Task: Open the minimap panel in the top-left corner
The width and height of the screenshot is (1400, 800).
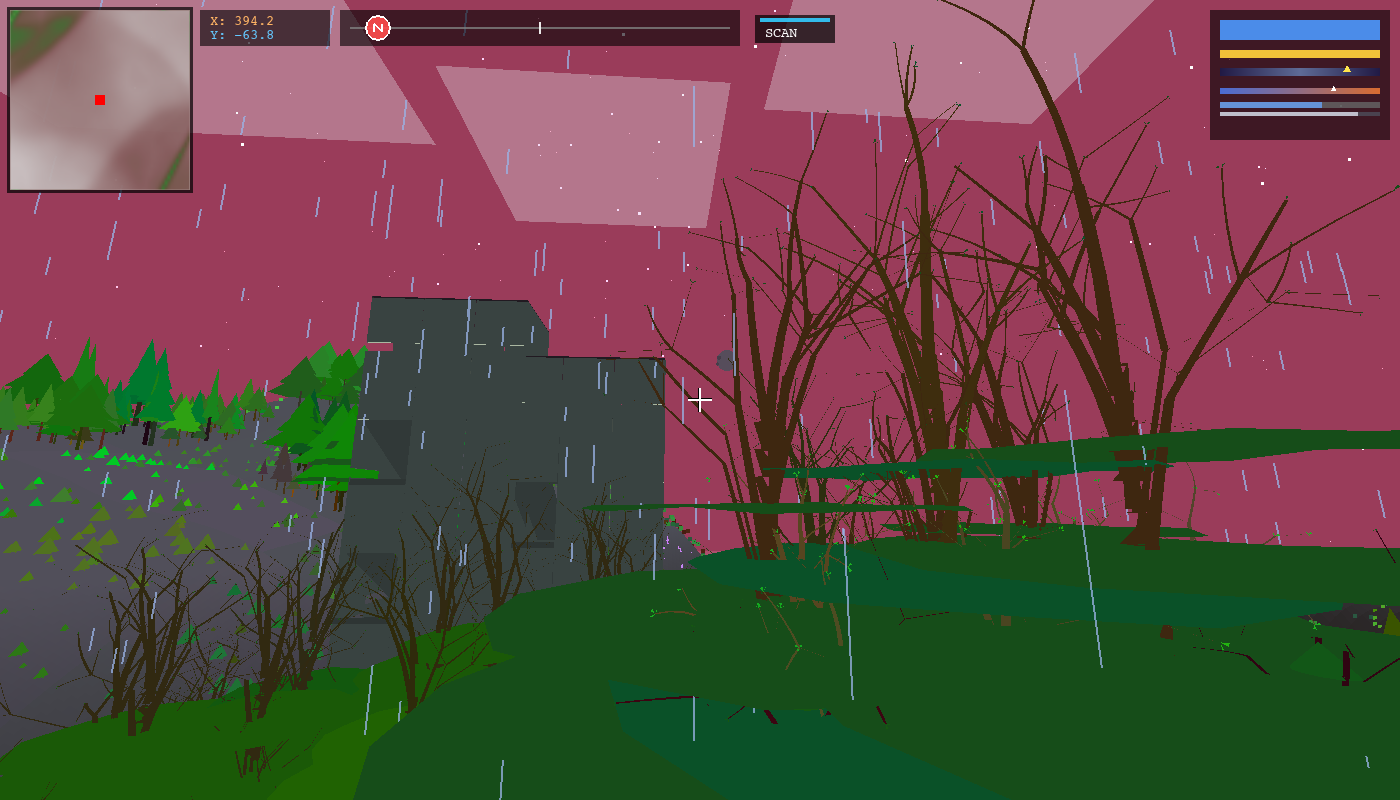Action: pyautogui.click(x=100, y=97)
